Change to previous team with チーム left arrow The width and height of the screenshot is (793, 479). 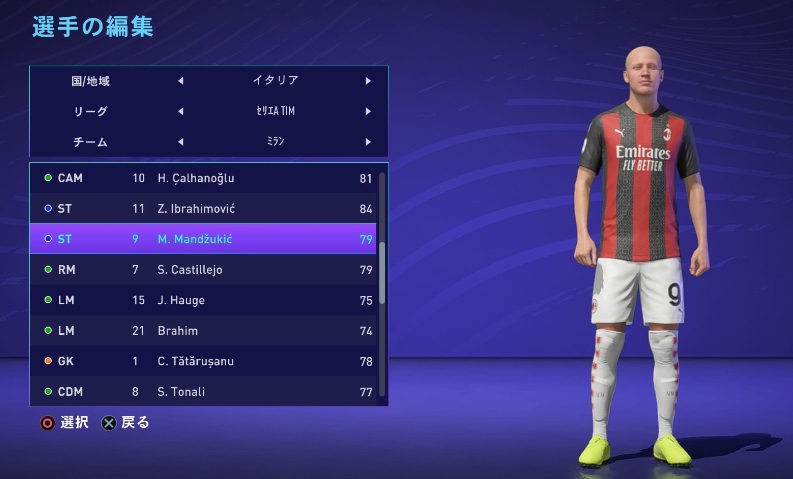180,141
